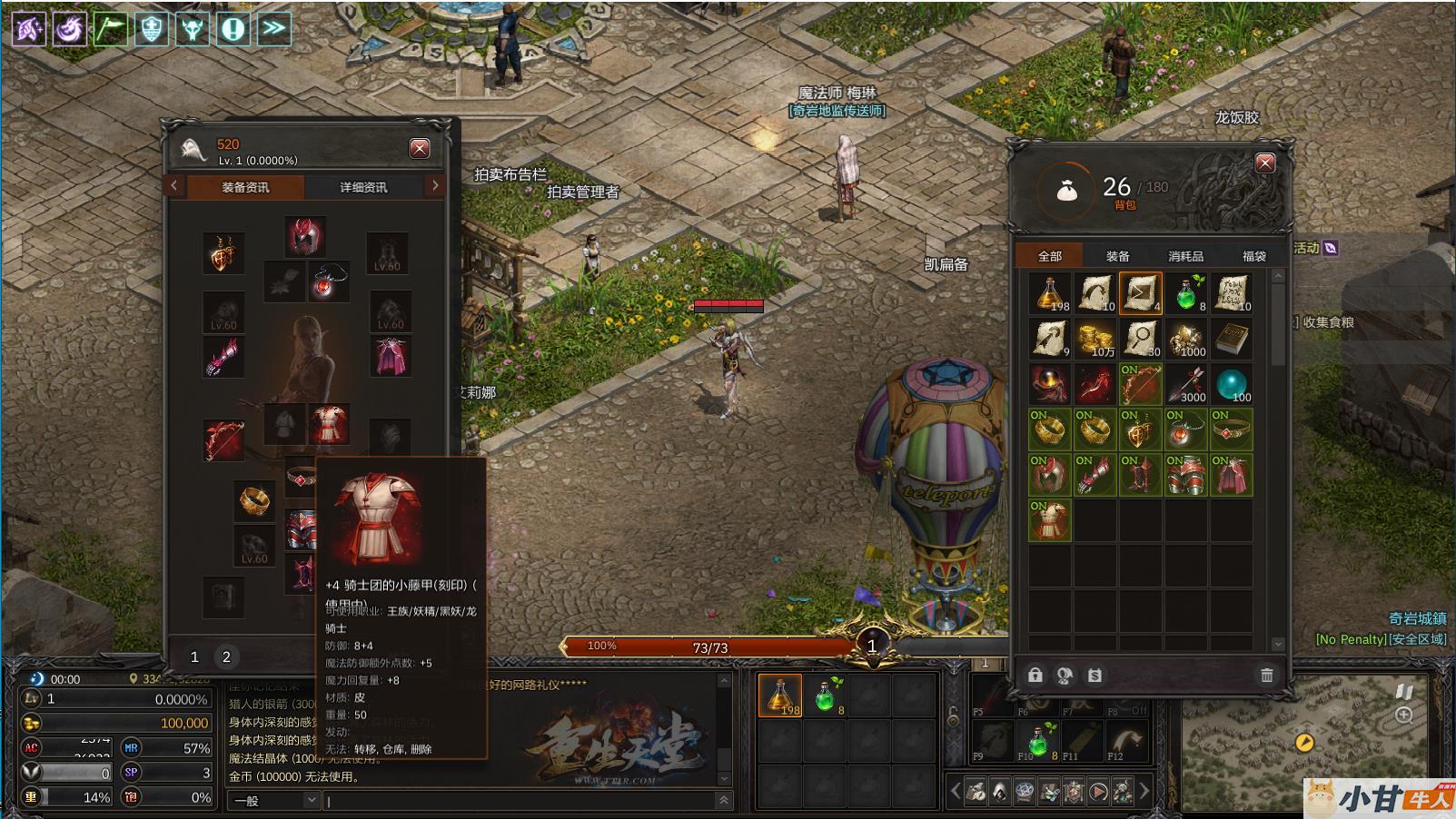Open the 一般 chat channel dropdown
Screen dimensions: 1456x819
tap(274, 800)
